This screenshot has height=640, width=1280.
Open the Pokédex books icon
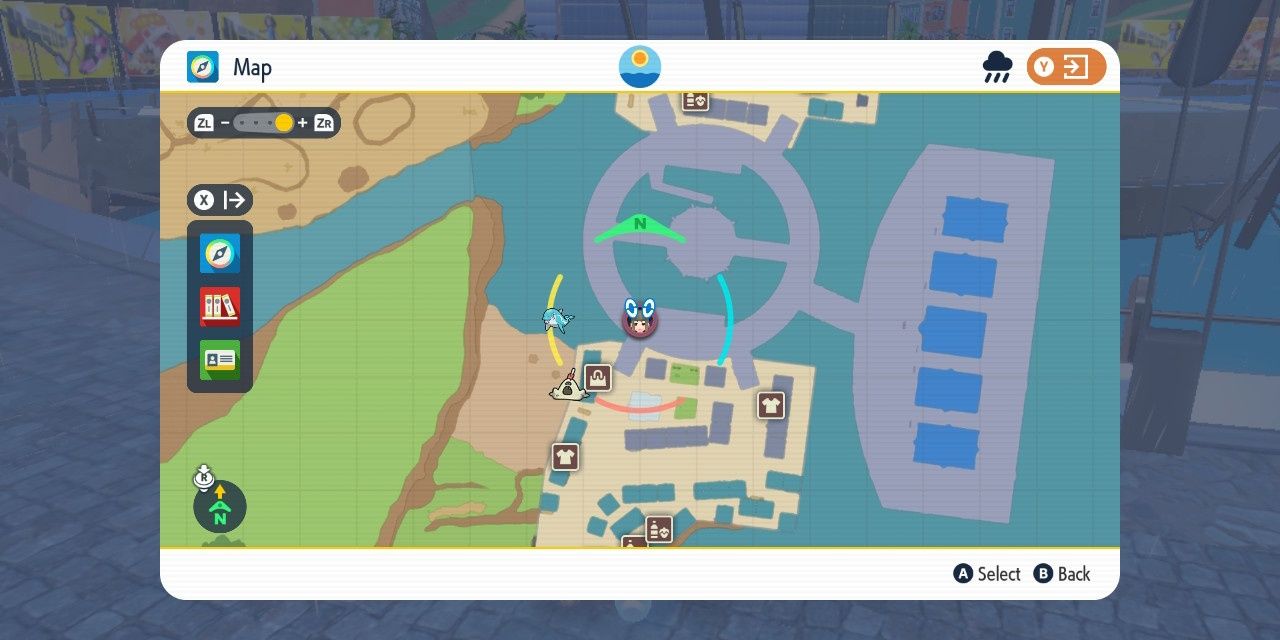220,306
